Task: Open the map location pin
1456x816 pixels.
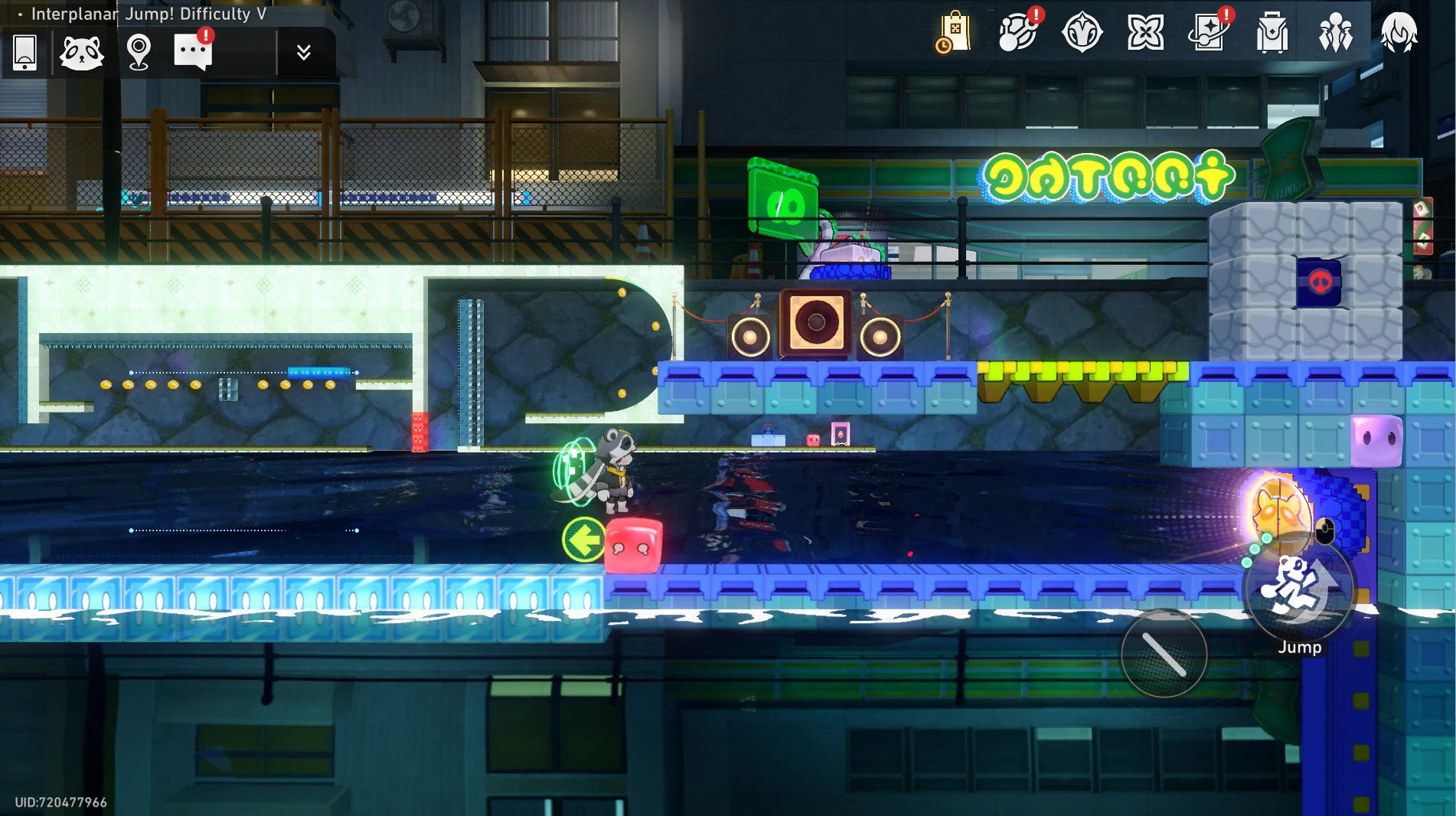Action: click(139, 53)
